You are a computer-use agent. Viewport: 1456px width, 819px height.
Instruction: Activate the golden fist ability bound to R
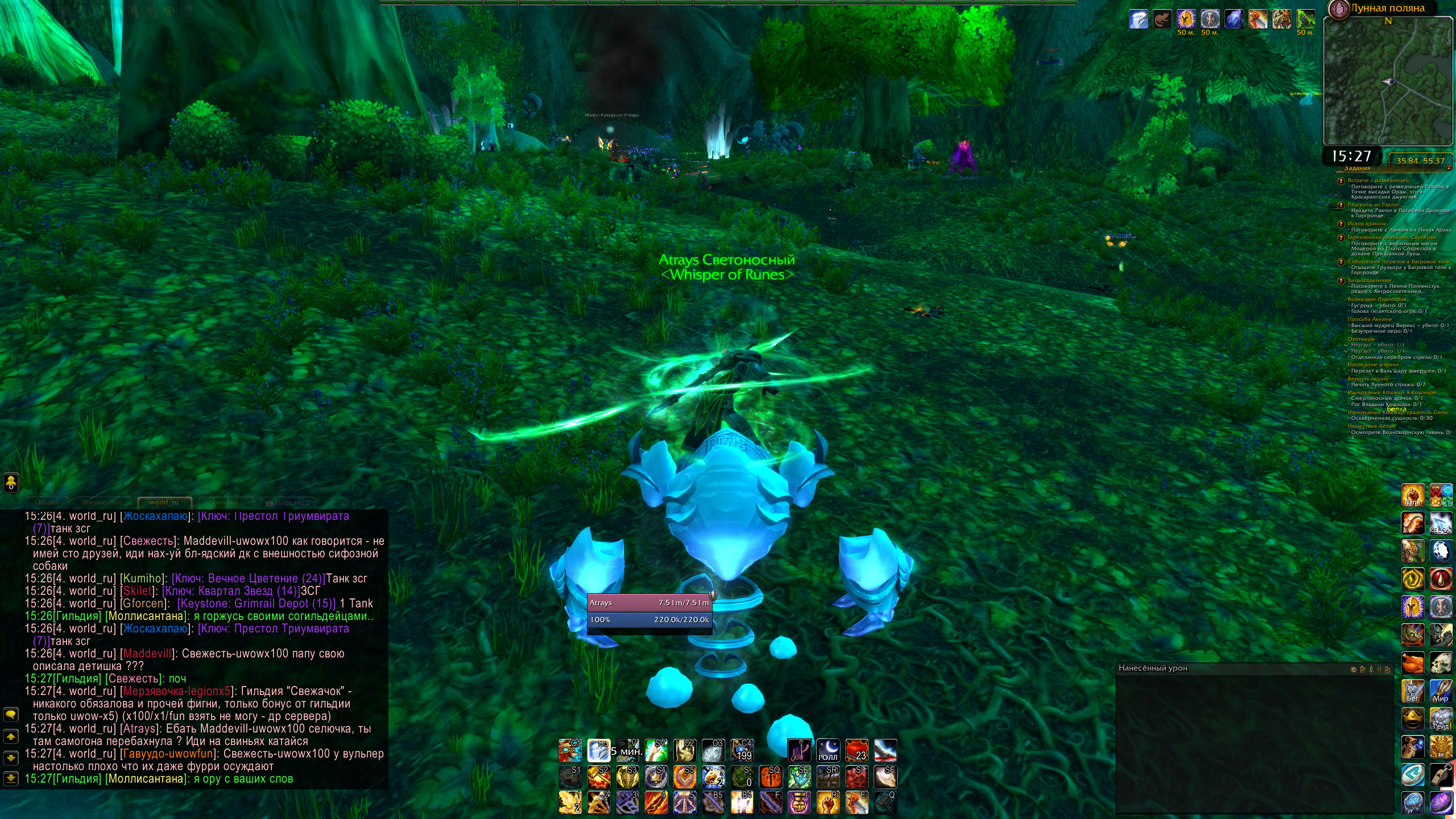coord(828,802)
